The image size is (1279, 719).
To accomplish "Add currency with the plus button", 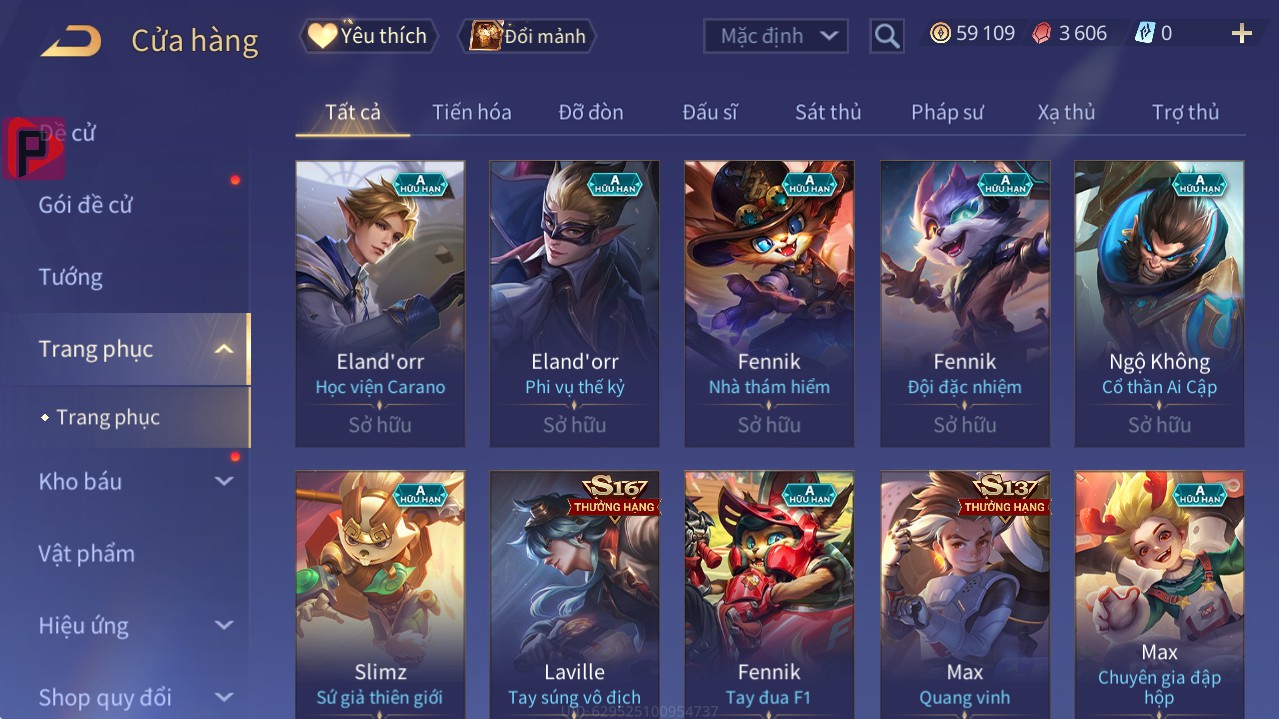I will click(x=1241, y=34).
